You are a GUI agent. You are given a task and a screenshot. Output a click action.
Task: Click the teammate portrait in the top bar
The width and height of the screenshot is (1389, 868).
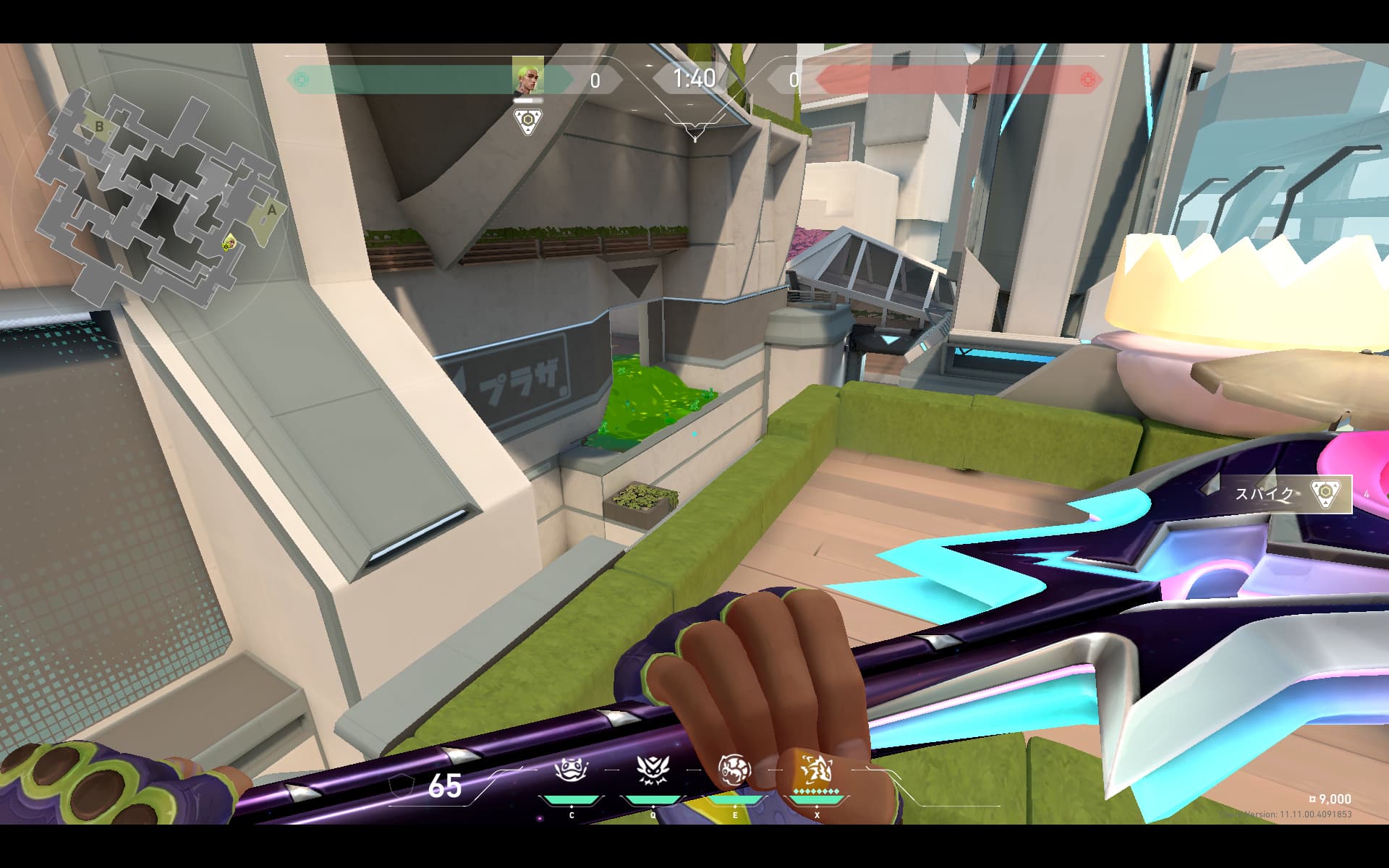pos(528,77)
